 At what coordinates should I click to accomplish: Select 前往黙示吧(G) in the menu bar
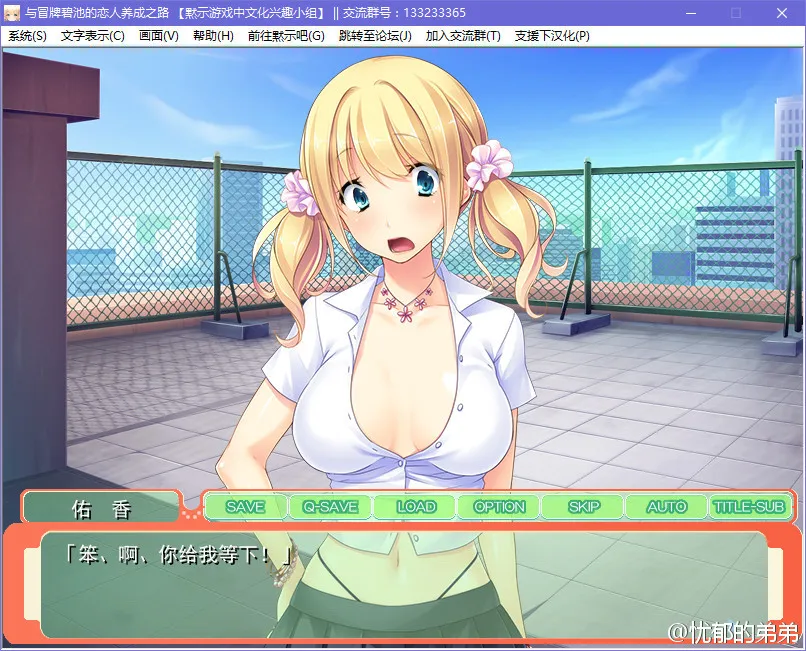(286, 36)
